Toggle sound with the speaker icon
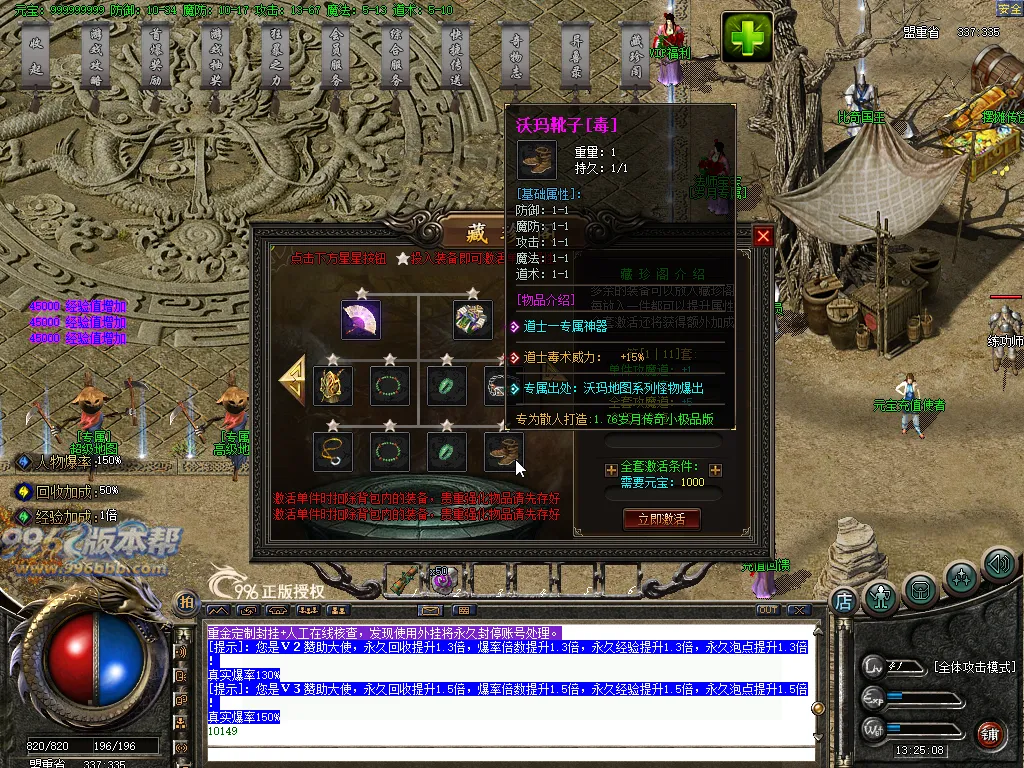This screenshot has height=768, width=1024. pyautogui.click(x=998, y=563)
